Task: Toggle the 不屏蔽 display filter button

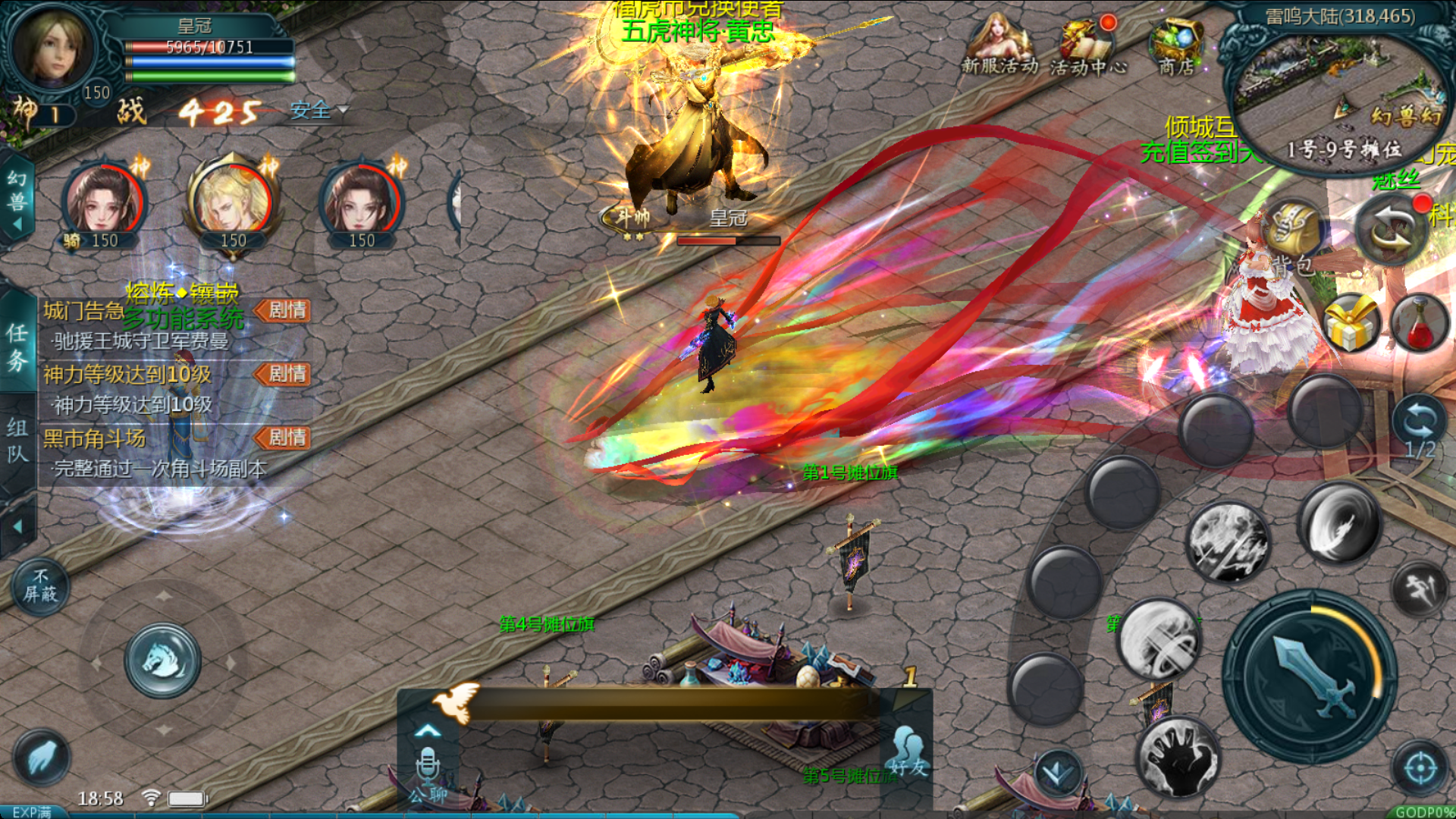Action: 39,586
